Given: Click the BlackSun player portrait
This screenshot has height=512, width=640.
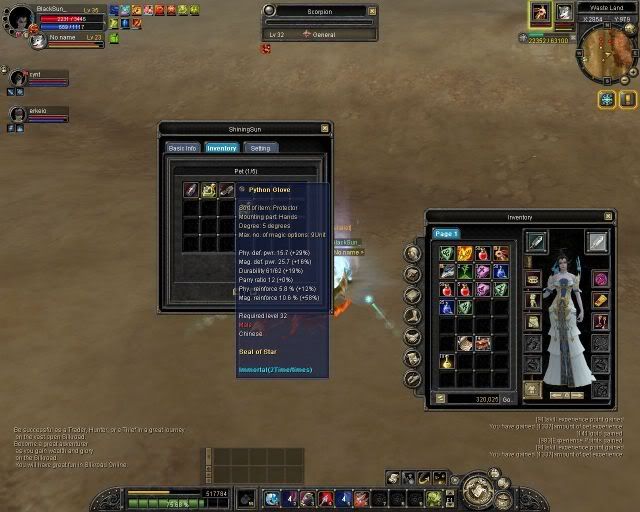Looking at the screenshot, I should [20, 18].
